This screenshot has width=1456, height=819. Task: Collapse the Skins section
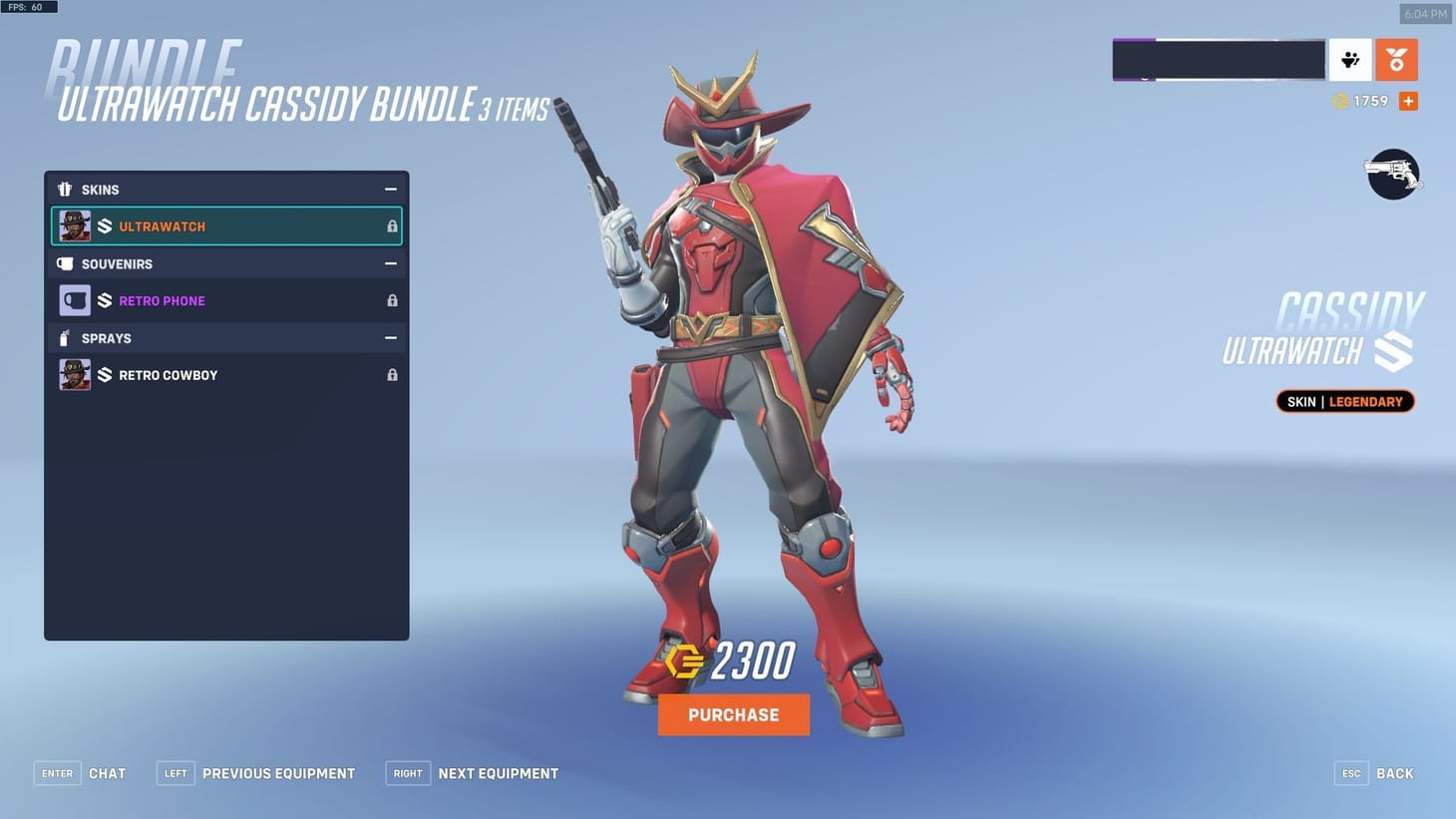coord(390,189)
